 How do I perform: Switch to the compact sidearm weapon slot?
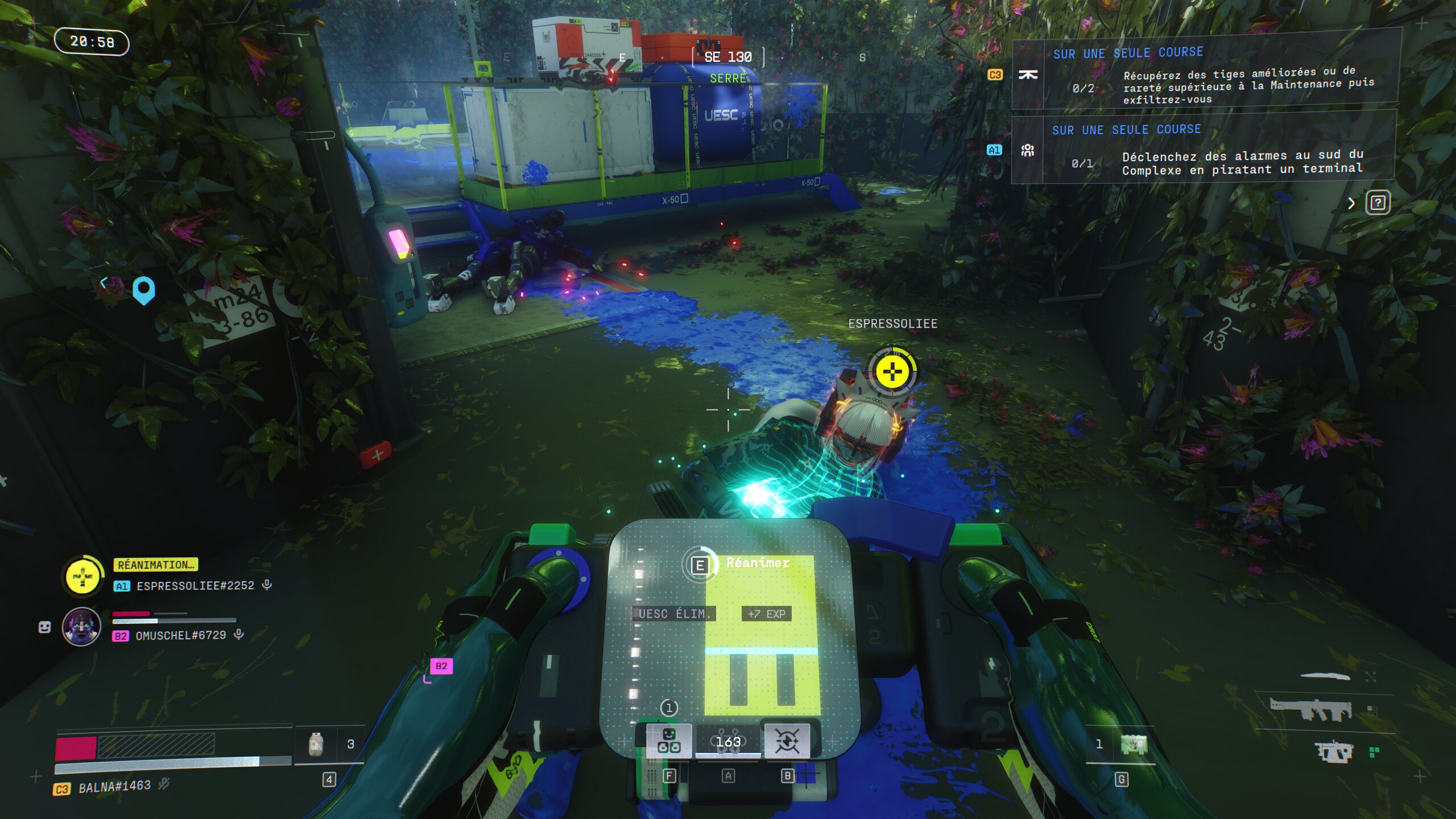(1333, 752)
